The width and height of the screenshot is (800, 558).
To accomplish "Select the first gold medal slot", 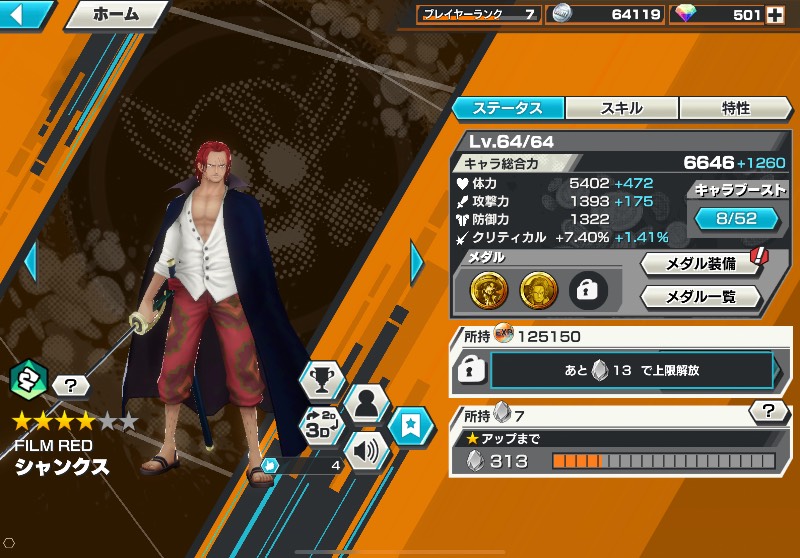I will [x=488, y=291].
